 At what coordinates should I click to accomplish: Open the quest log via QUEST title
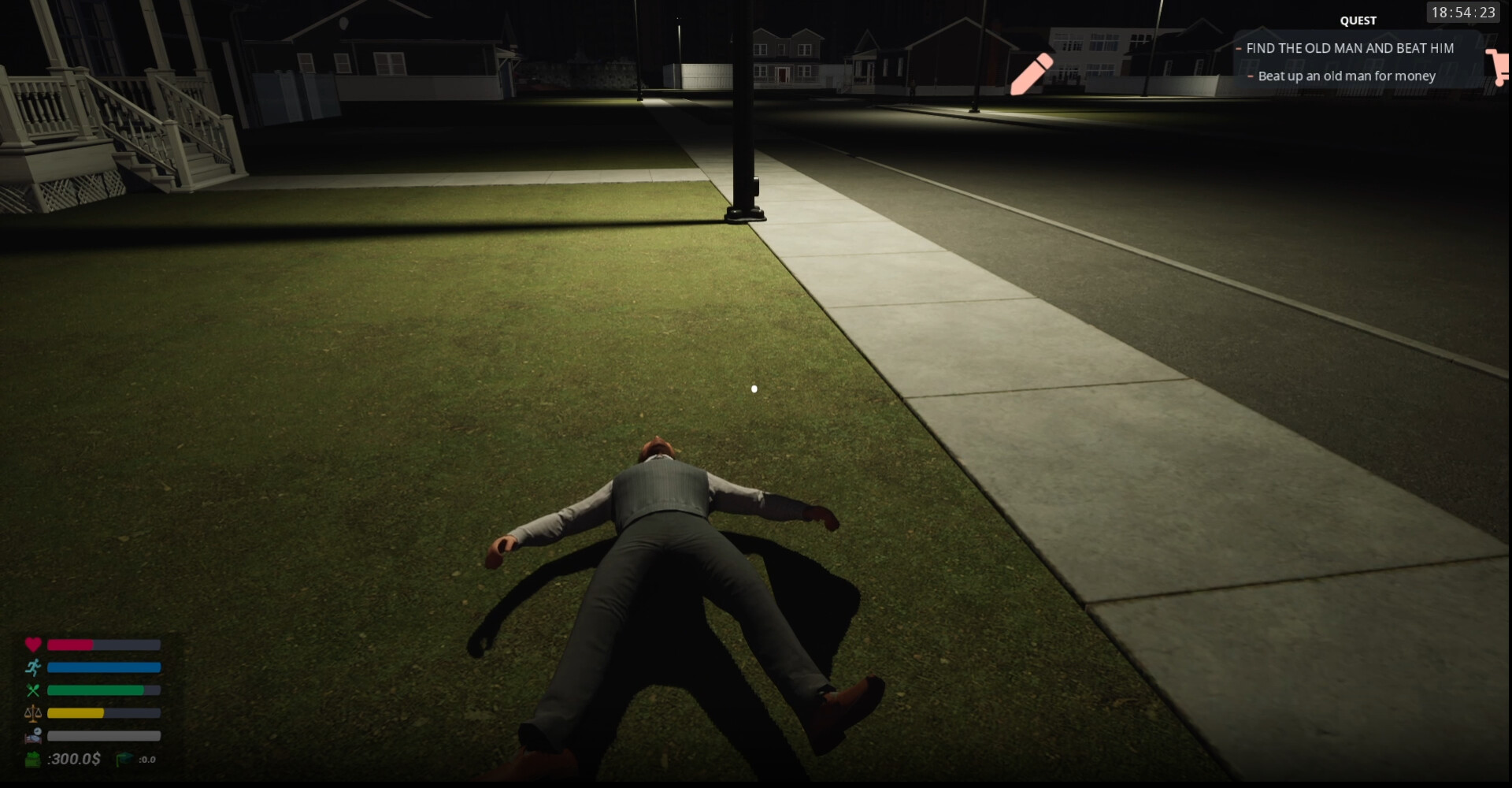[x=1357, y=20]
